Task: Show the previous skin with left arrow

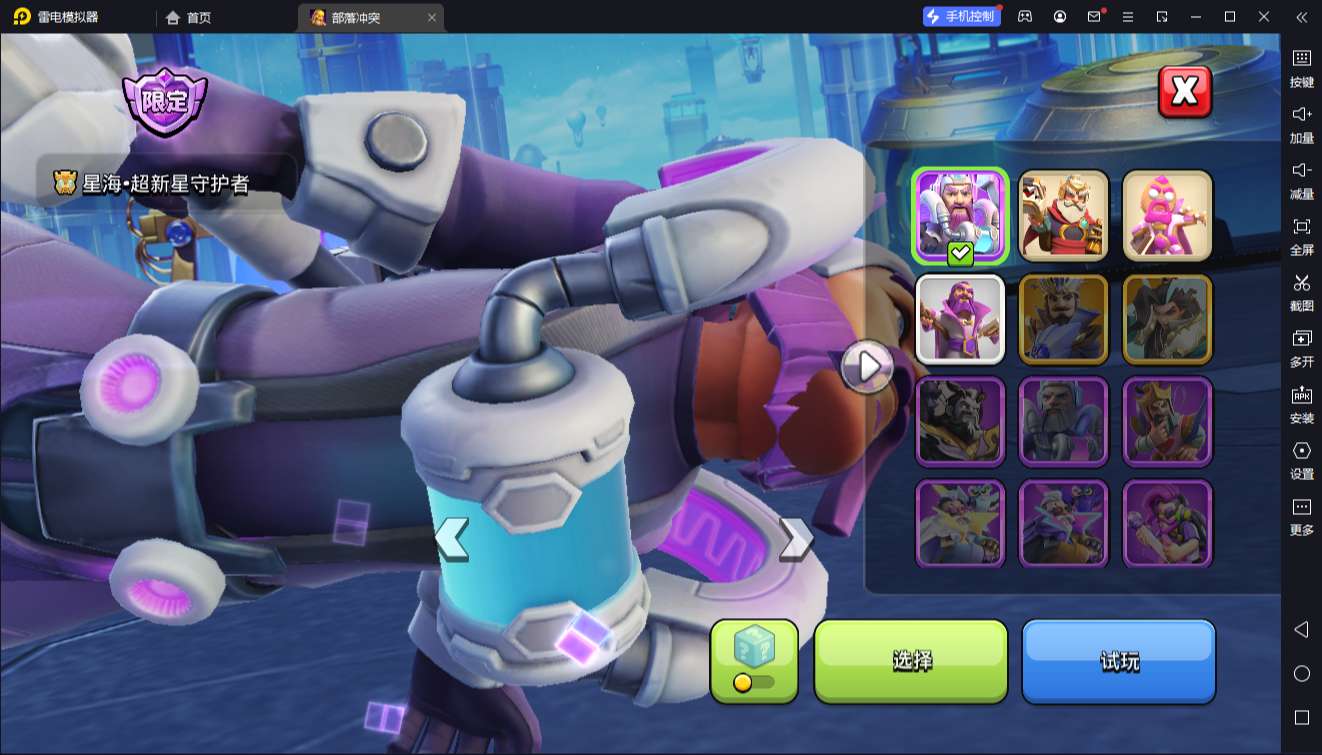Action: [x=452, y=539]
